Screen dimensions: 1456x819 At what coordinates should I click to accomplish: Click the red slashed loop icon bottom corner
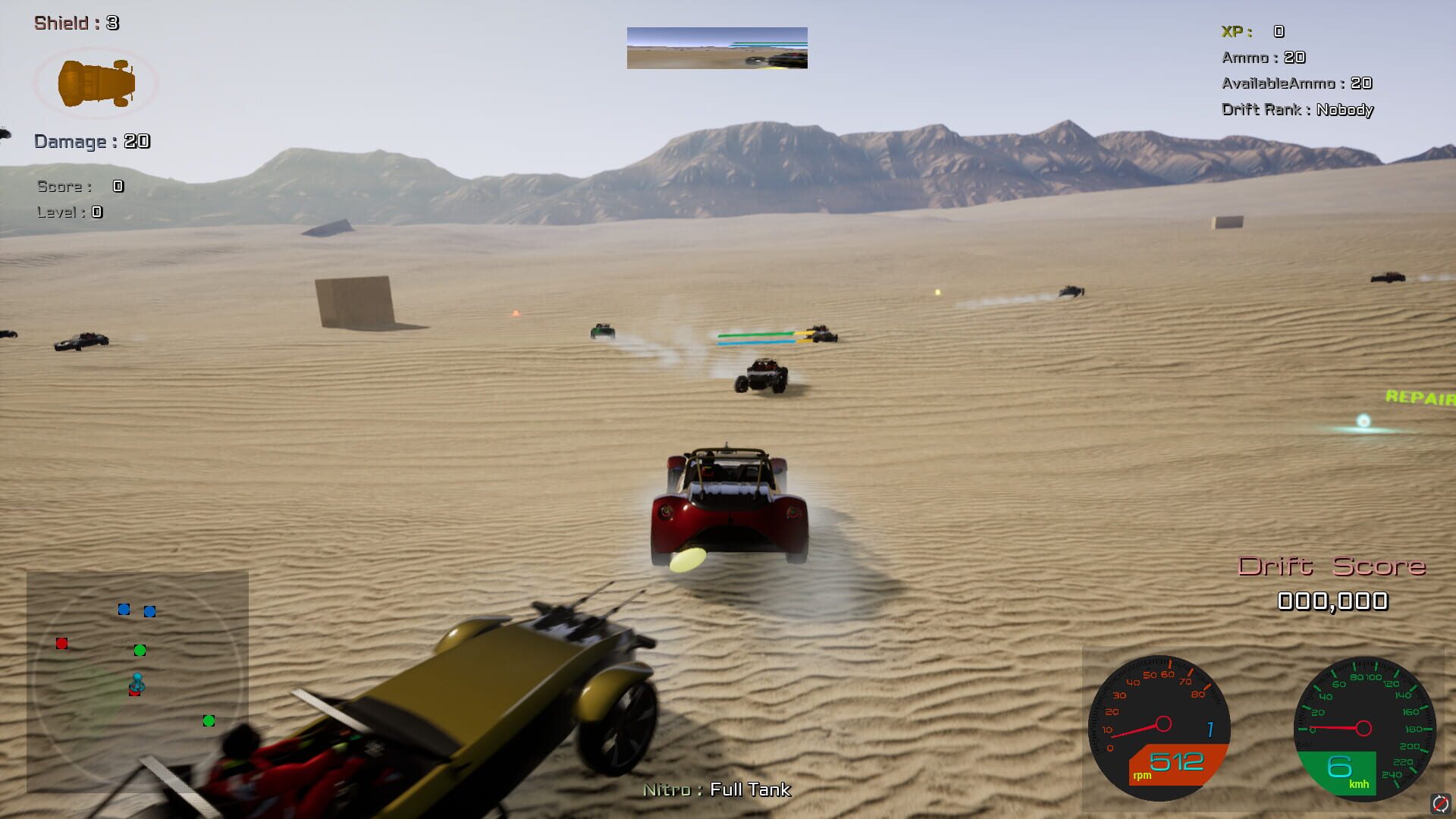point(1440,802)
